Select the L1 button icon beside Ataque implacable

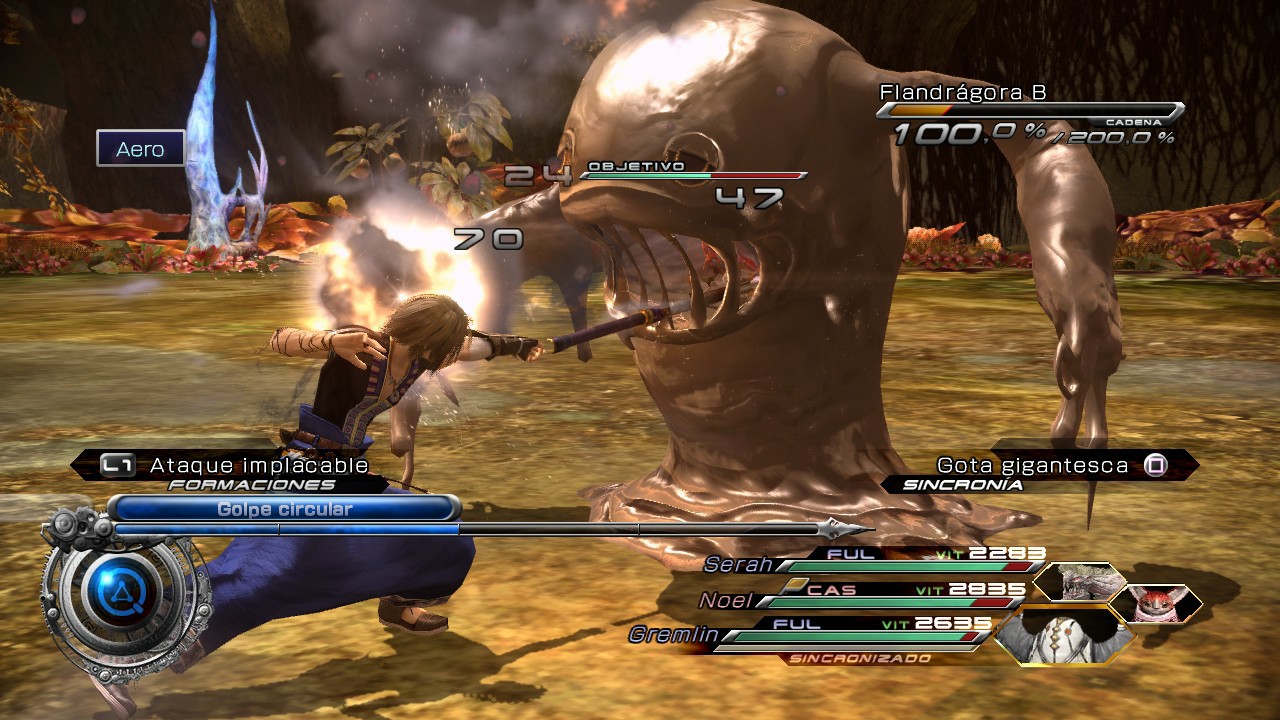(x=119, y=465)
